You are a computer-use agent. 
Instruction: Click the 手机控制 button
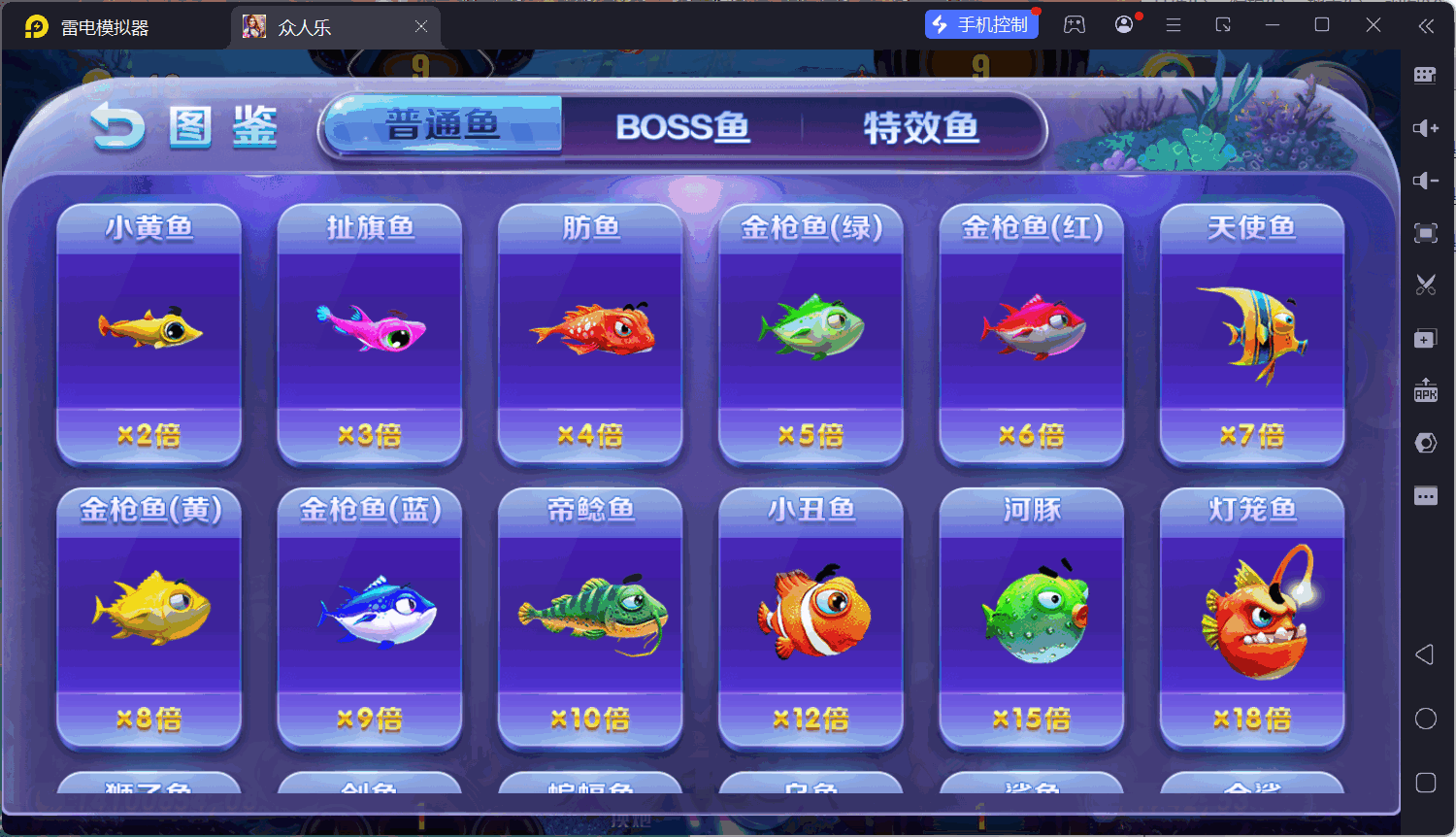[x=981, y=24]
